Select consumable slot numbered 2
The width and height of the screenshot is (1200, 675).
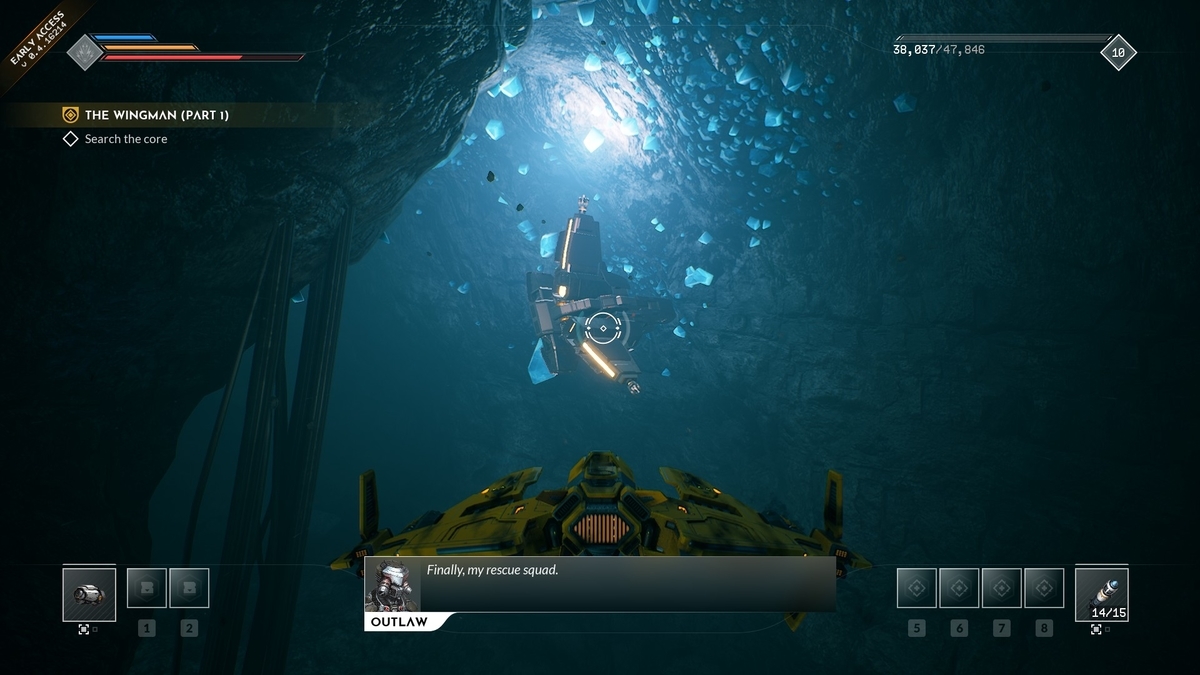coord(189,588)
